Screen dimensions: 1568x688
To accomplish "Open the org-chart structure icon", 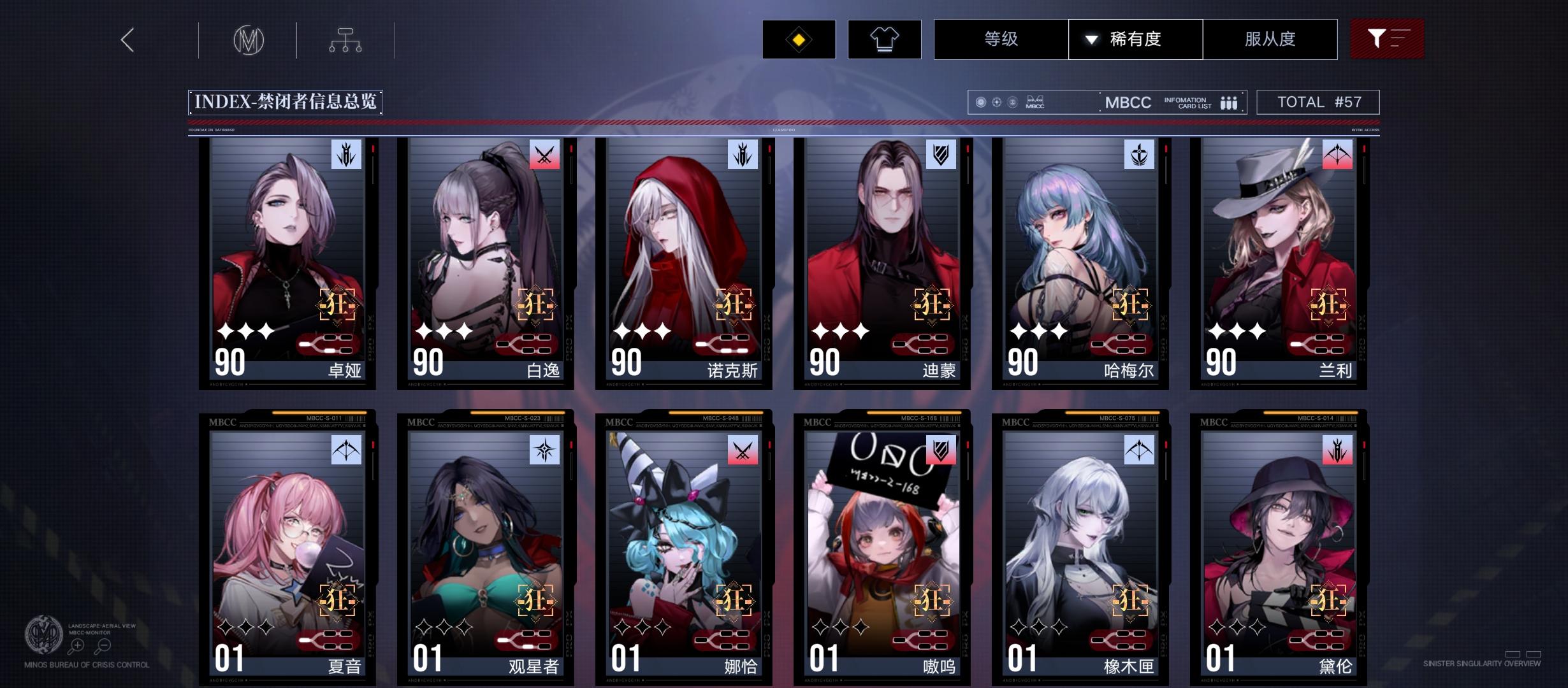I will (347, 39).
